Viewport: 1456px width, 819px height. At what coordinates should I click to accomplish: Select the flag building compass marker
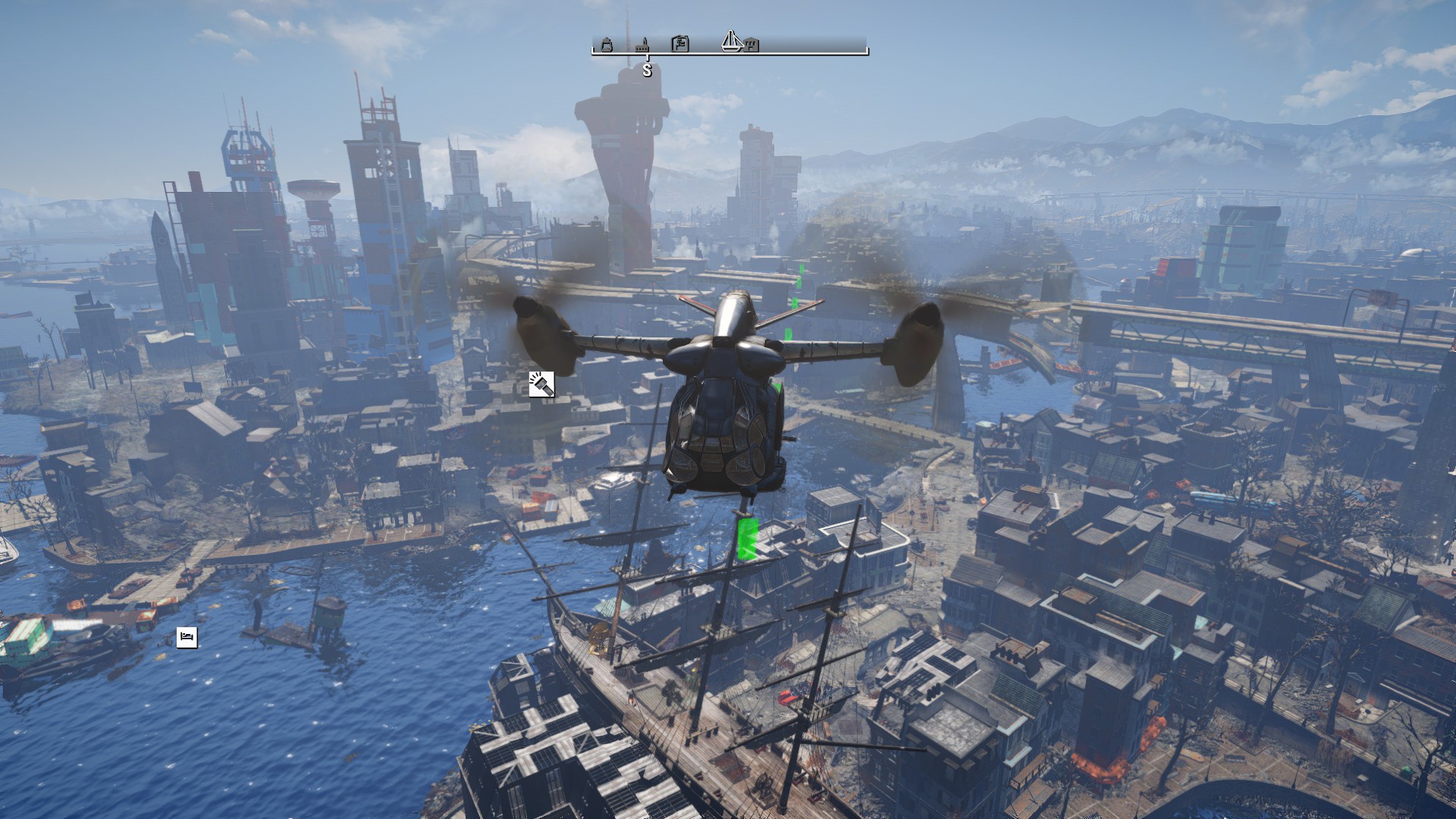click(680, 44)
